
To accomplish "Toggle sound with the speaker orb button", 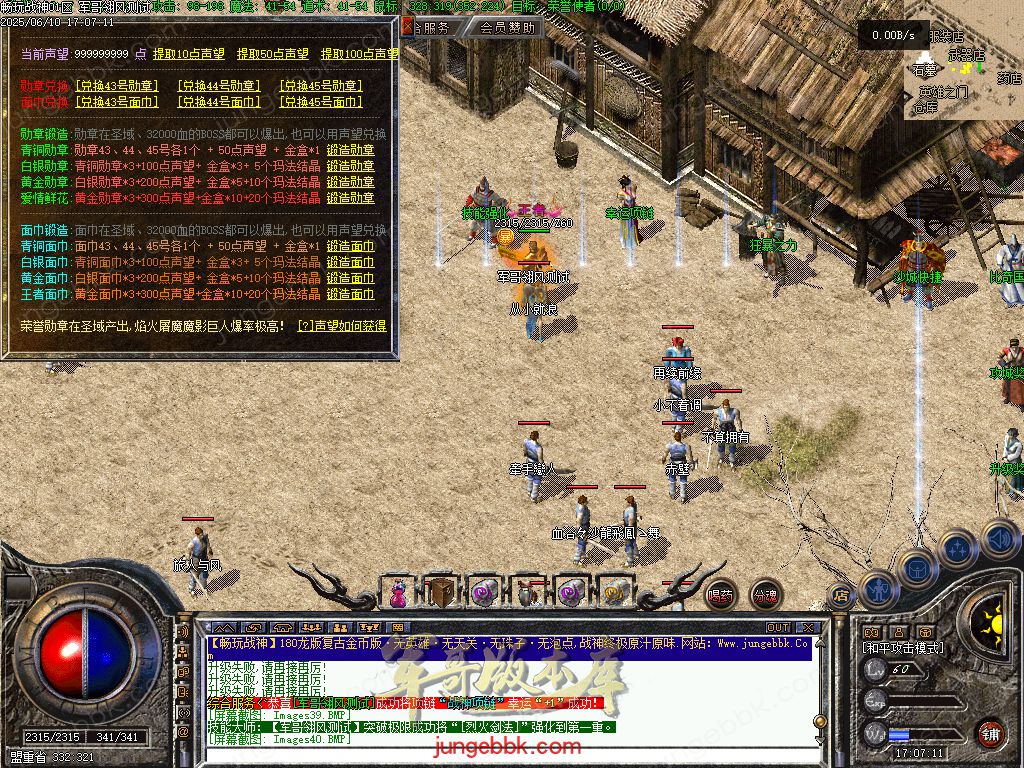I will click(999, 539).
